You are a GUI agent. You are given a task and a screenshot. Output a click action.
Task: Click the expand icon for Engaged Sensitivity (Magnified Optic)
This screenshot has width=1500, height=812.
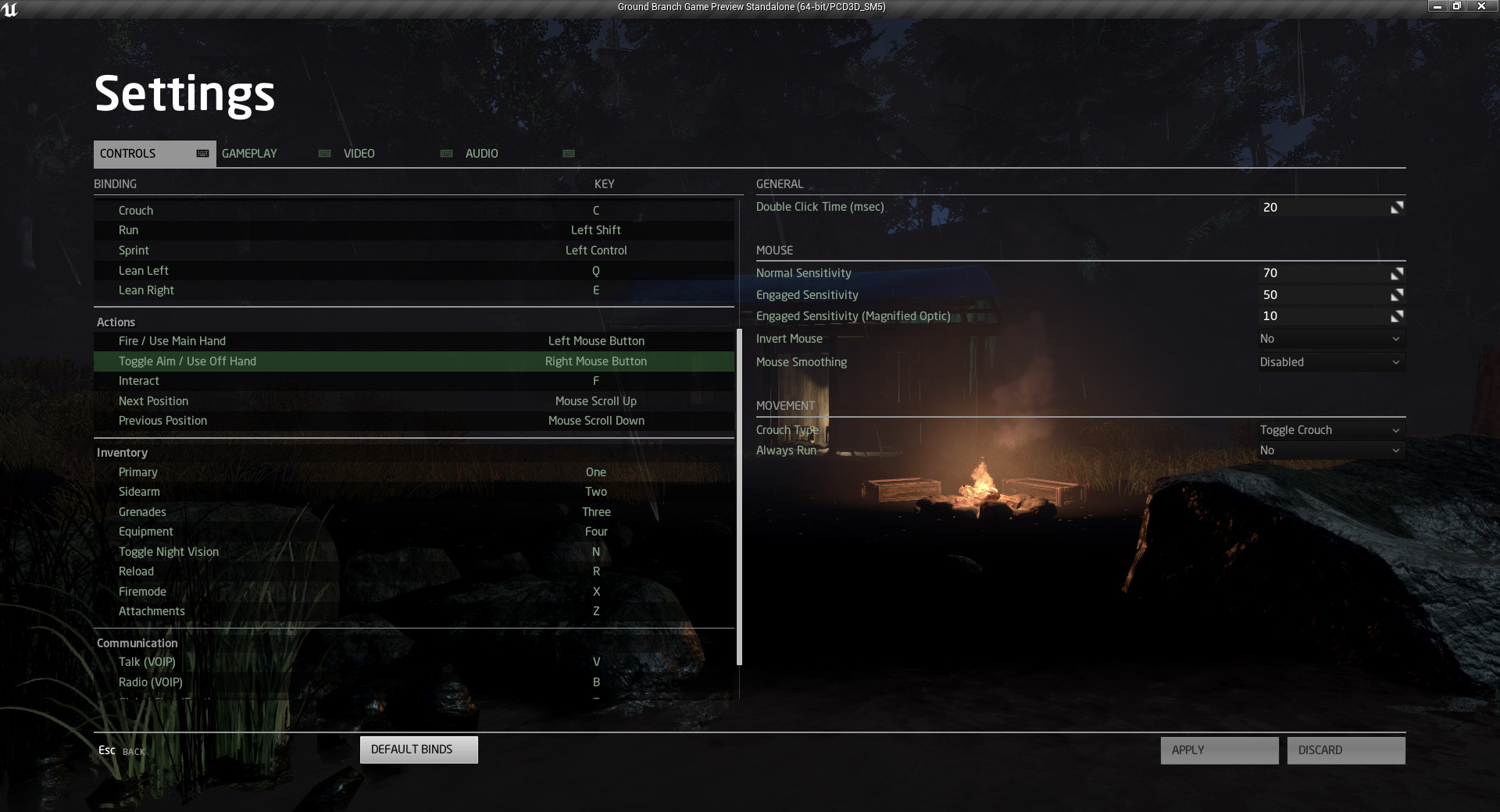click(x=1397, y=315)
